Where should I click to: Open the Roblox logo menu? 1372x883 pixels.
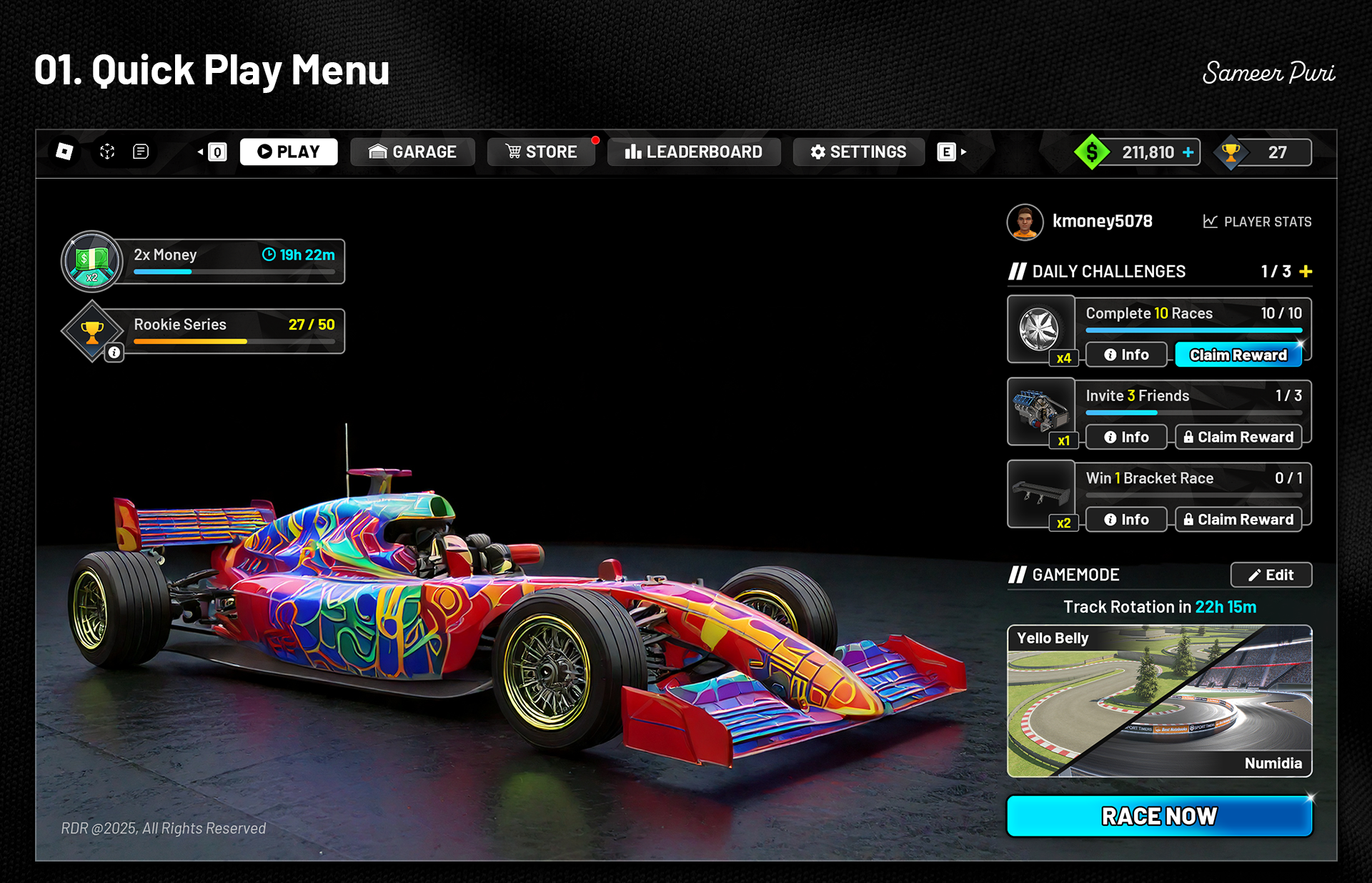tap(64, 151)
